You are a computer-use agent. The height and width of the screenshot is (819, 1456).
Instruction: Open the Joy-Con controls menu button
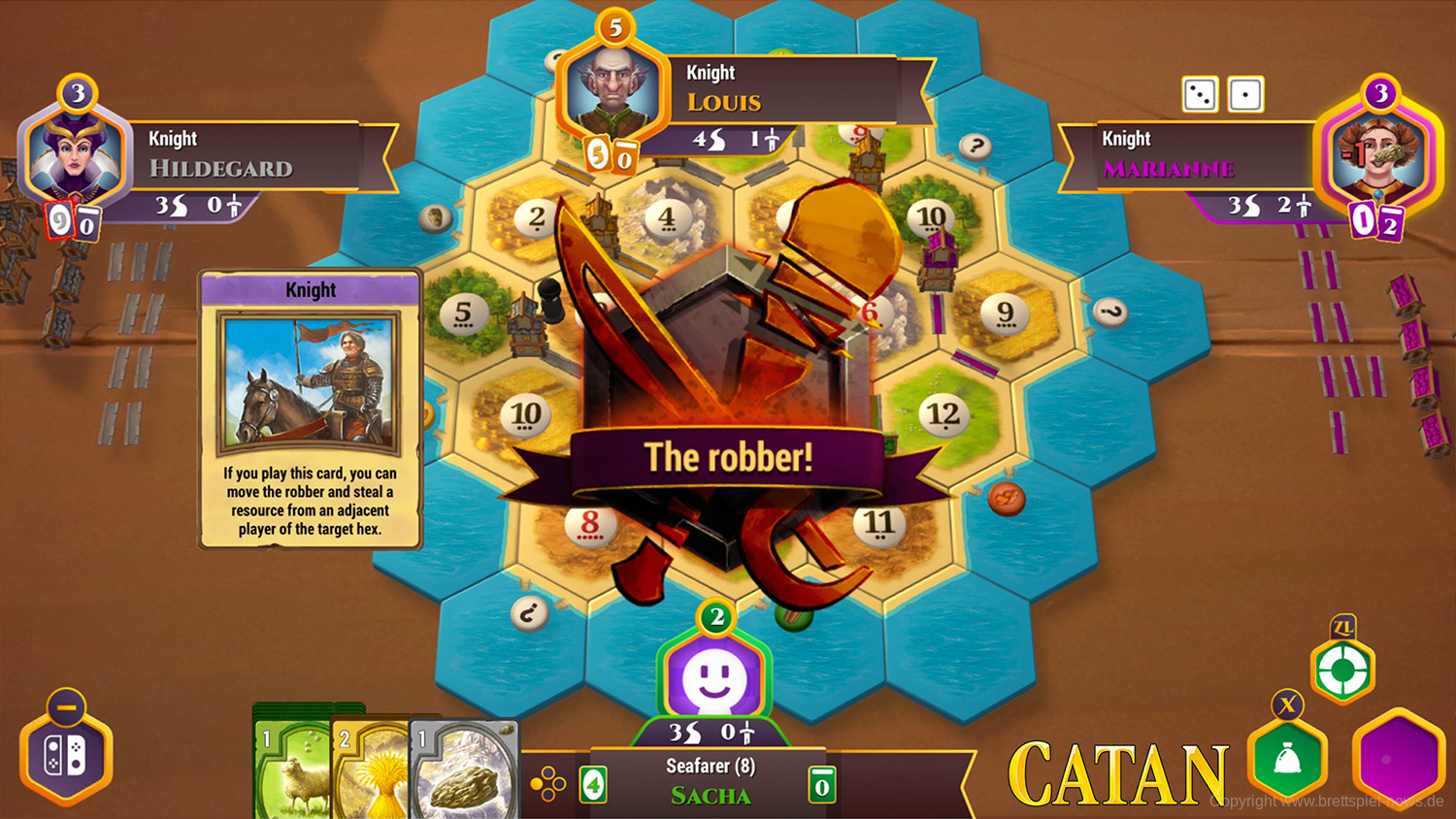(66, 757)
